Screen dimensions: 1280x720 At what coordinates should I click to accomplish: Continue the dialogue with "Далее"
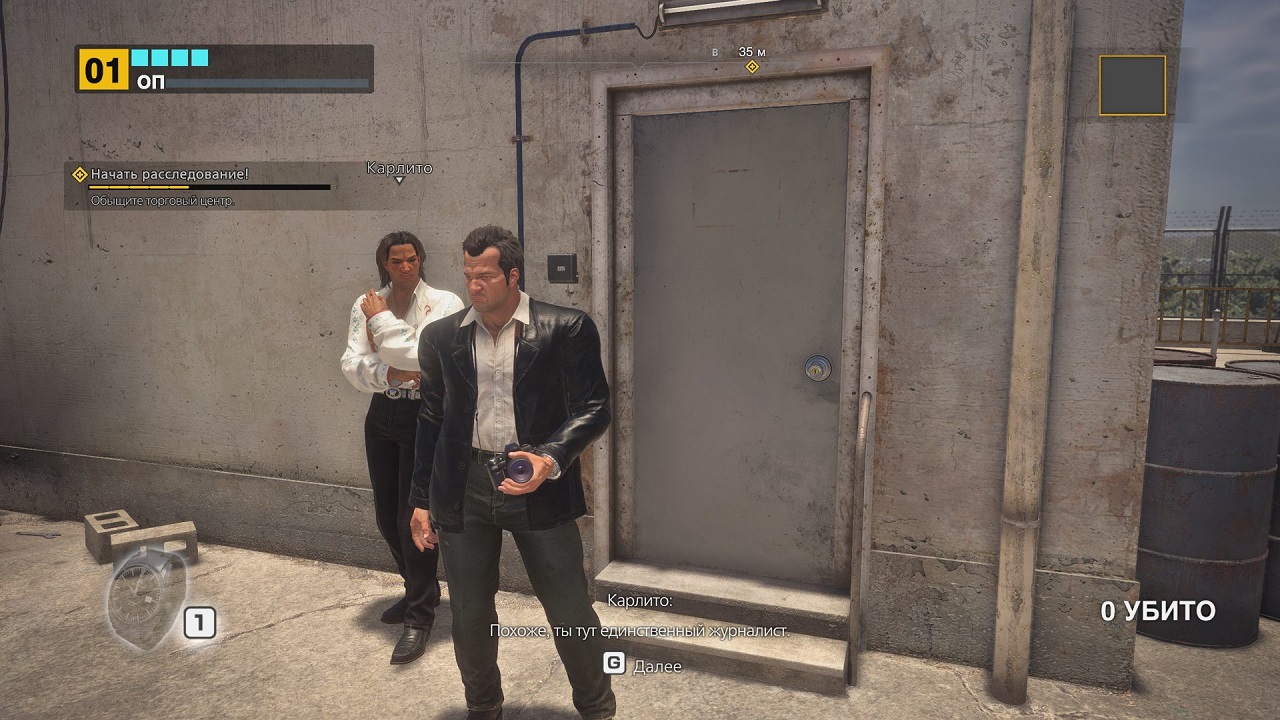coord(643,665)
